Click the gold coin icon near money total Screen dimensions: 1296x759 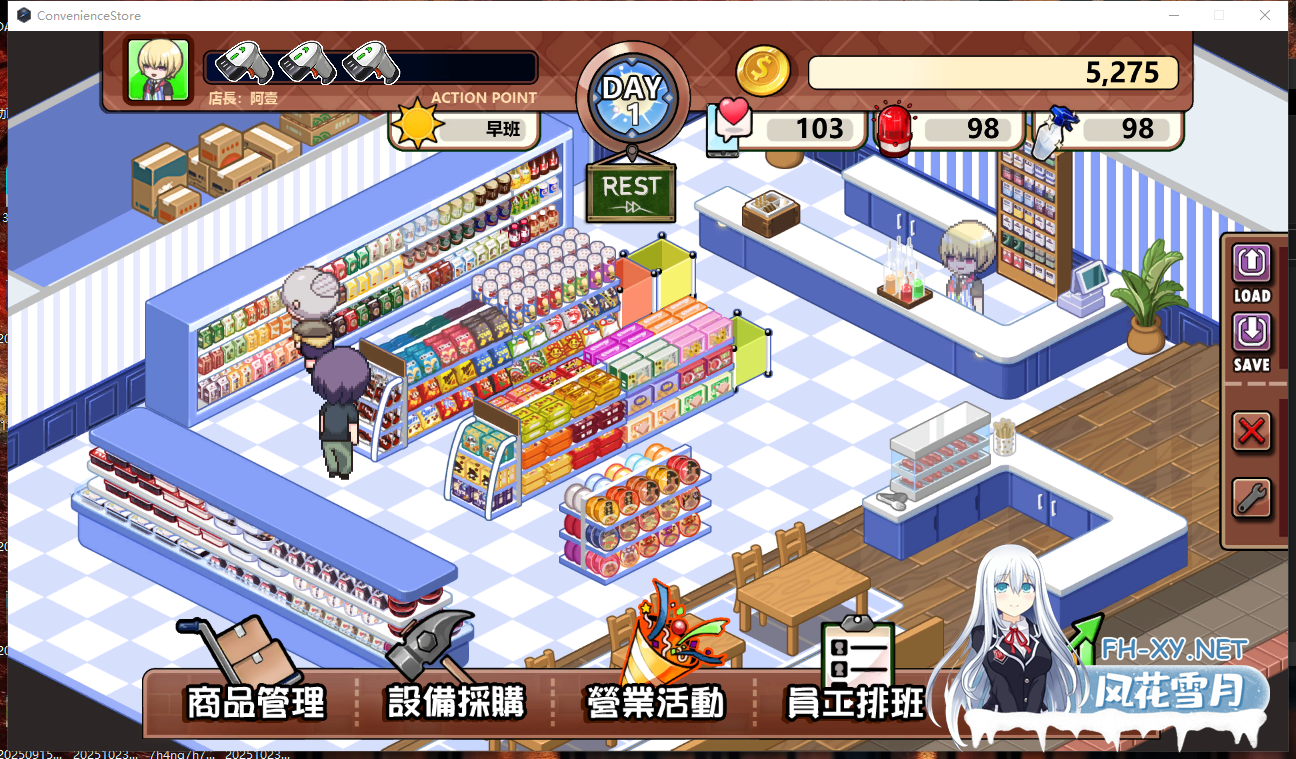pyautogui.click(x=761, y=68)
